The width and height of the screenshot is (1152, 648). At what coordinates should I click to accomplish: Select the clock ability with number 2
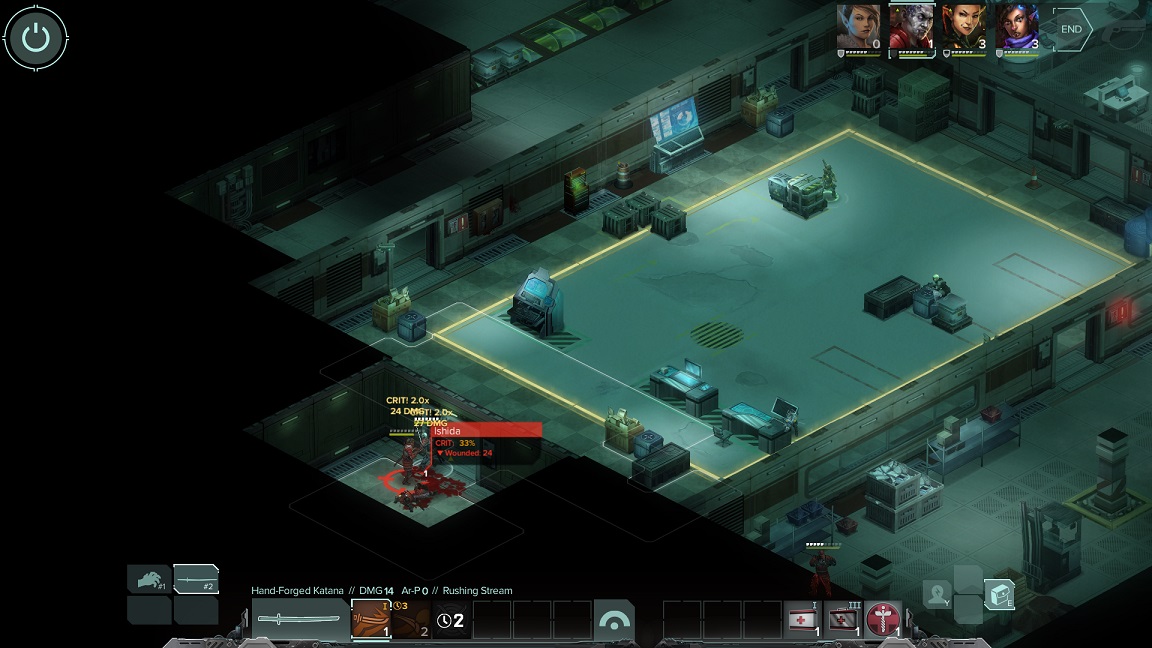pyautogui.click(x=451, y=620)
